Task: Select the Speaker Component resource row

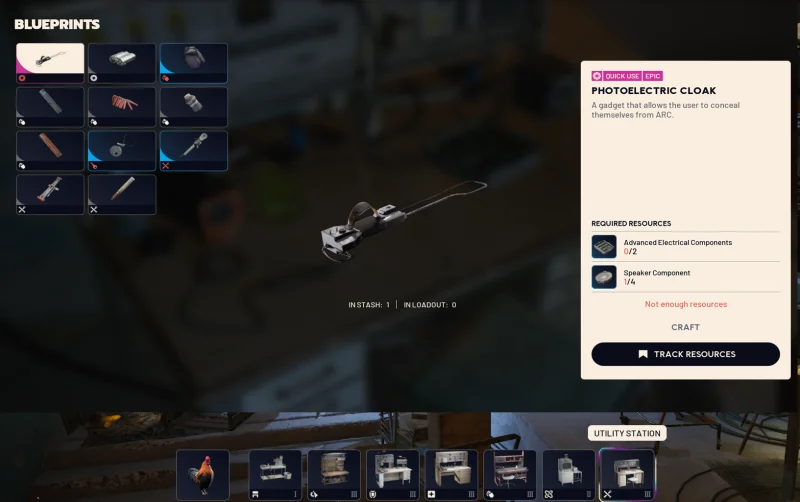Action: click(685, 277)
